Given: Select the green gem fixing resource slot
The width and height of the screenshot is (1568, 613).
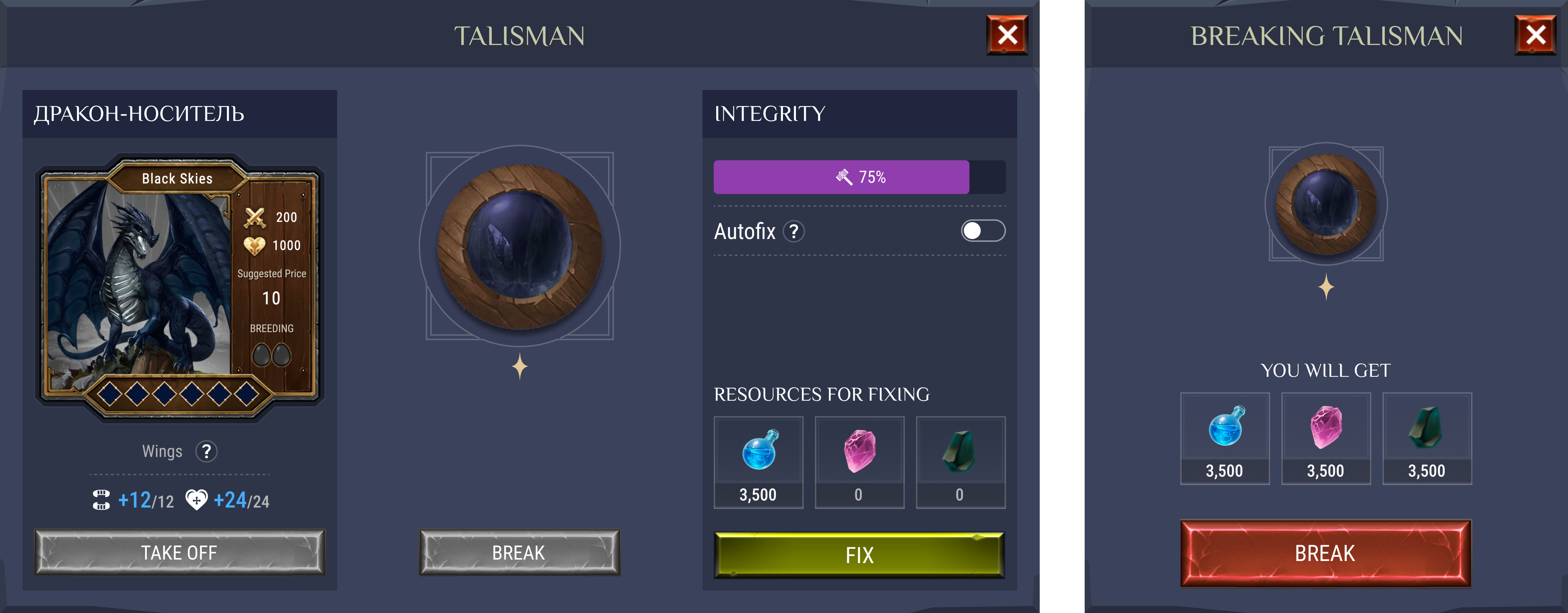Looking at the screenshot, I should click(x=960, y=462).
